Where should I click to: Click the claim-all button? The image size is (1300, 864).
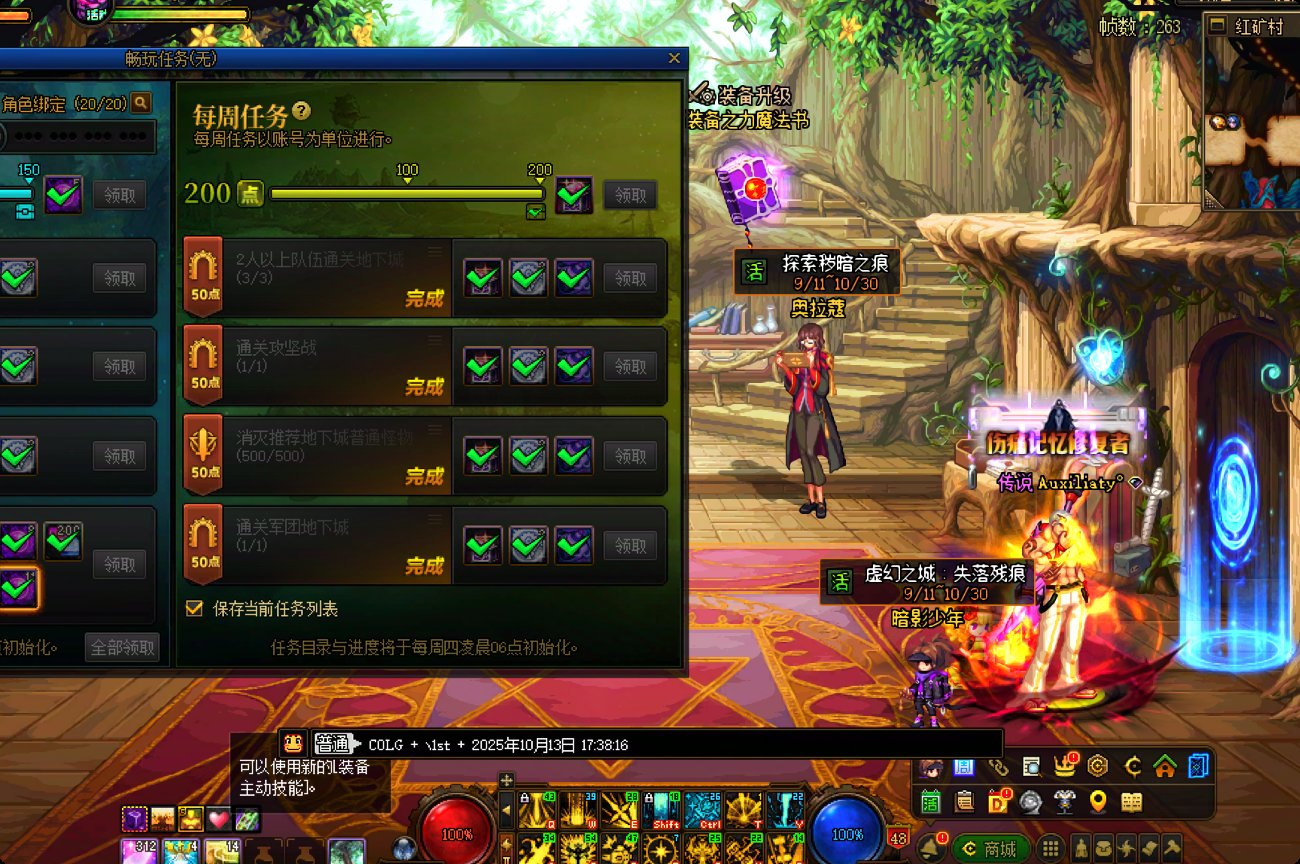coord(122,647)
